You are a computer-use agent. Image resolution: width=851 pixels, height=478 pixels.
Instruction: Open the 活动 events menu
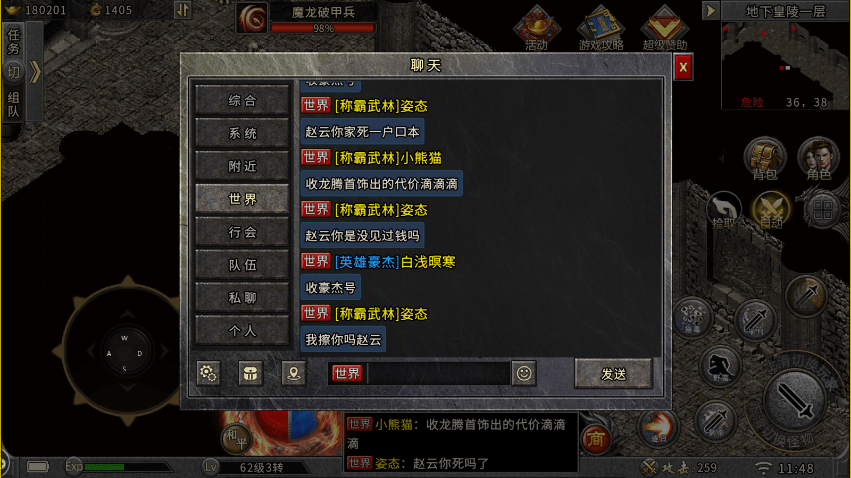(537, 26)
